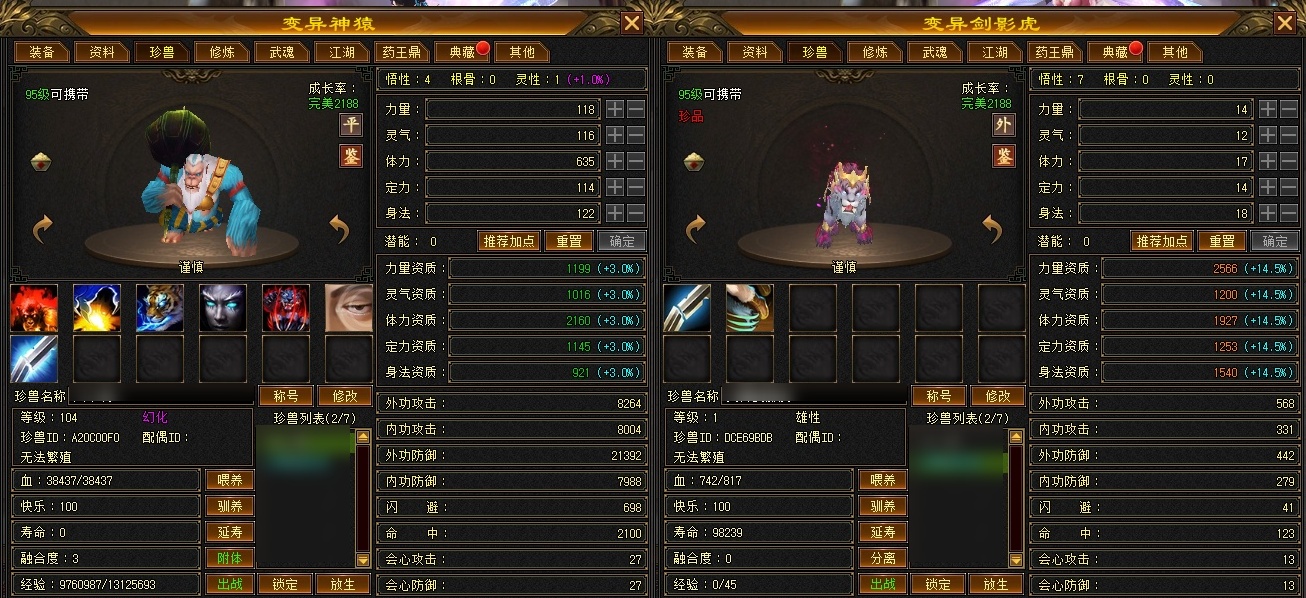Image resolution: width=1306 pixels, height=598 pixels.
Task: Choose 推荐加点 in the 变异神猿 window
Action: tap(509, 241)
